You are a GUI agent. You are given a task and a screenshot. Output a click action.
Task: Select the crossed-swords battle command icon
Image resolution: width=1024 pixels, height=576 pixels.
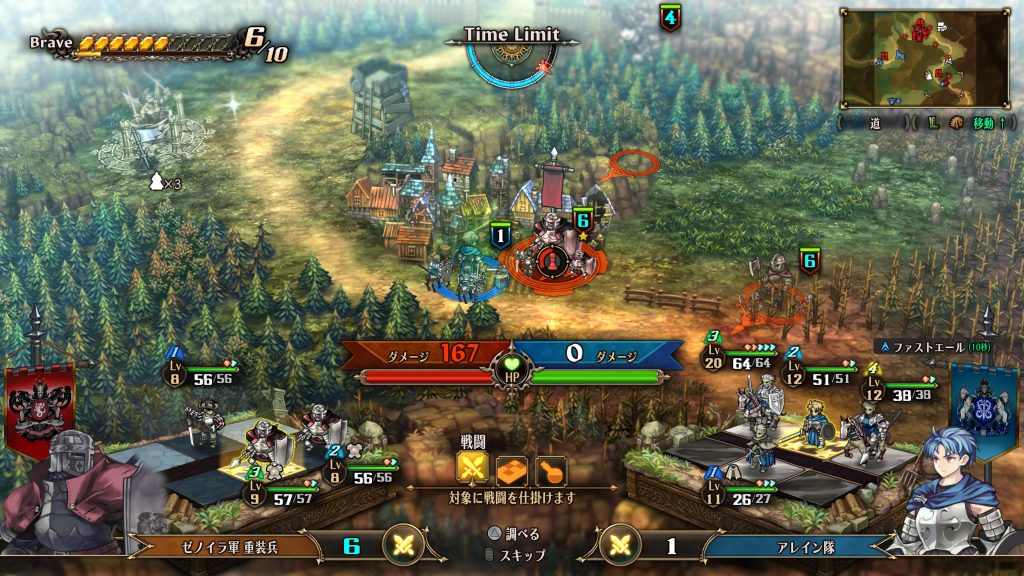pyautogui.click(x=472, y=469)
